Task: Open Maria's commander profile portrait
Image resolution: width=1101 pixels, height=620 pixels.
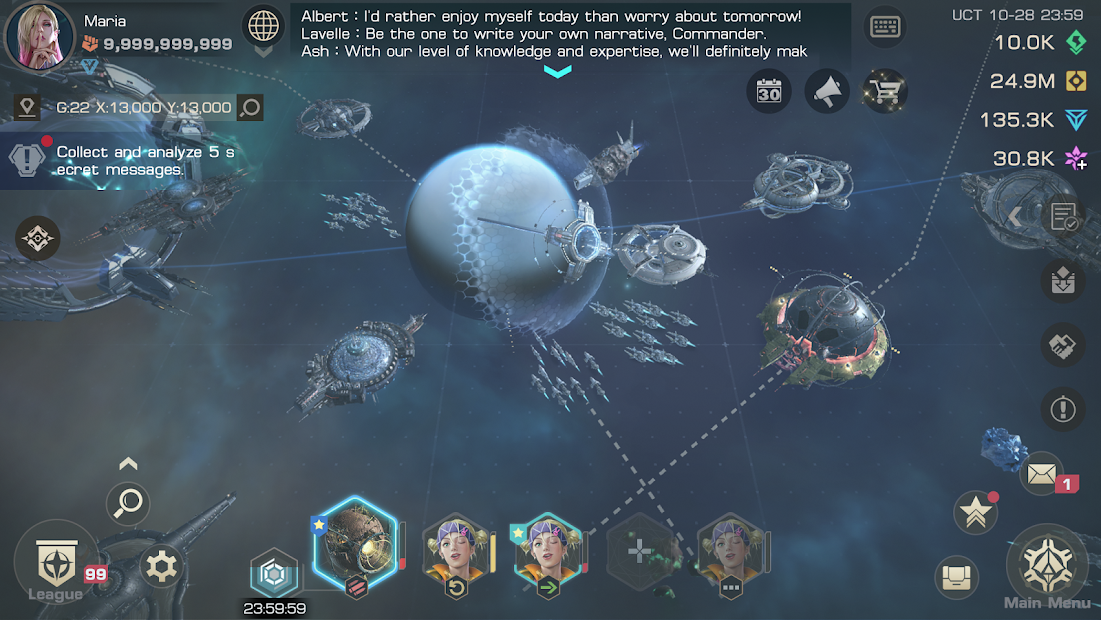Action: click(x=40, y=36)
